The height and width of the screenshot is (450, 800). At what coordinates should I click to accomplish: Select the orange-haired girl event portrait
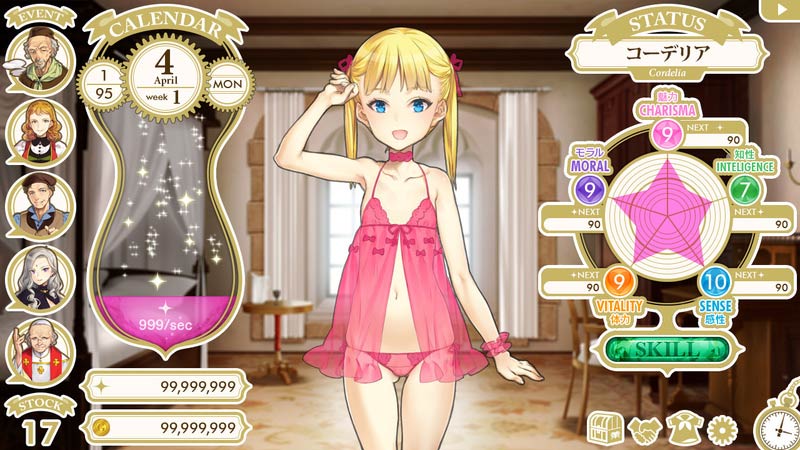40,133
